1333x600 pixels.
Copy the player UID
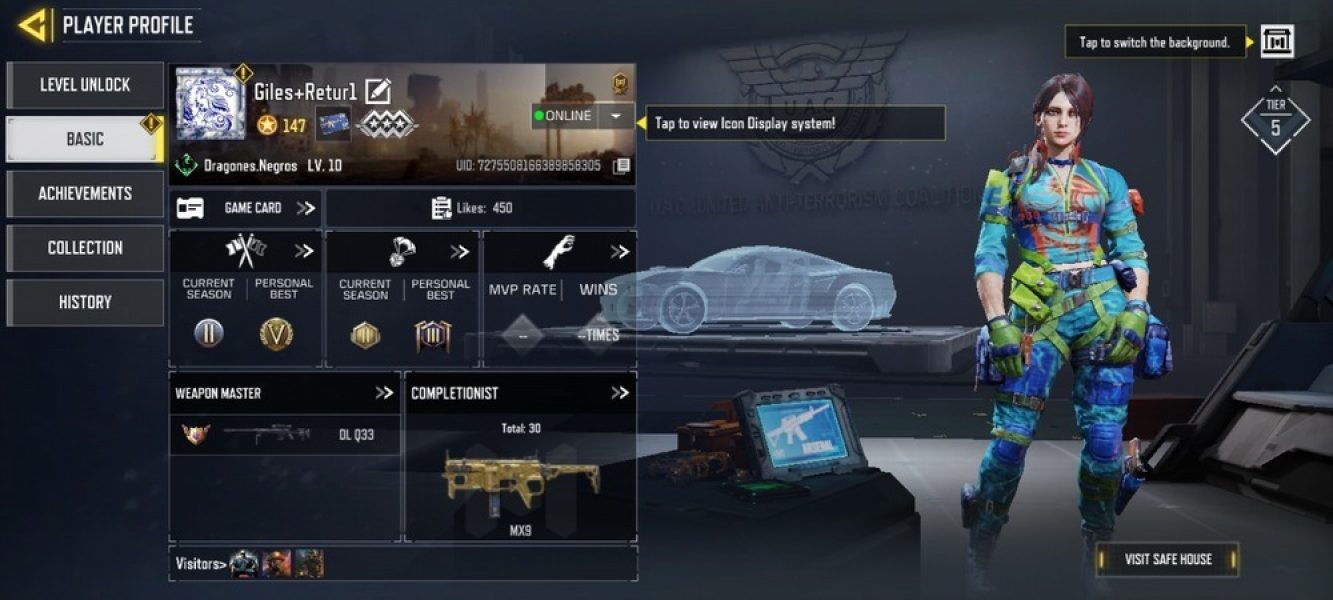621,165
